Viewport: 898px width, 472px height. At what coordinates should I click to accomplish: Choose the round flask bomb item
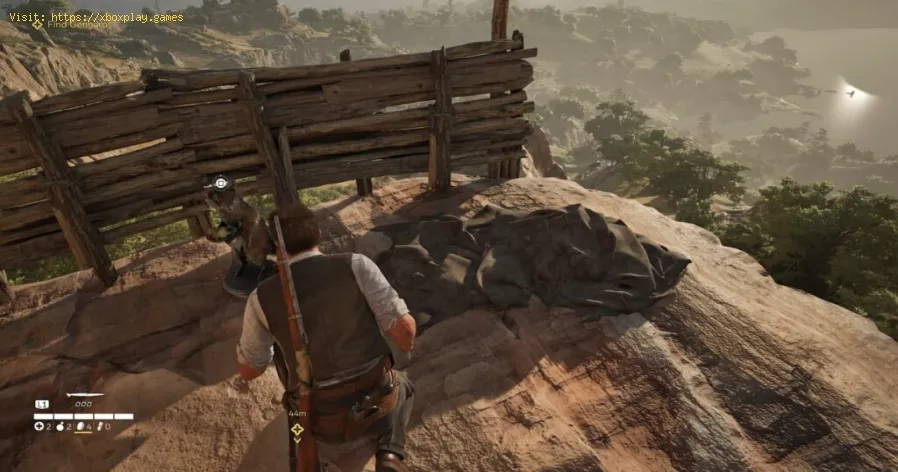point(60,426)
